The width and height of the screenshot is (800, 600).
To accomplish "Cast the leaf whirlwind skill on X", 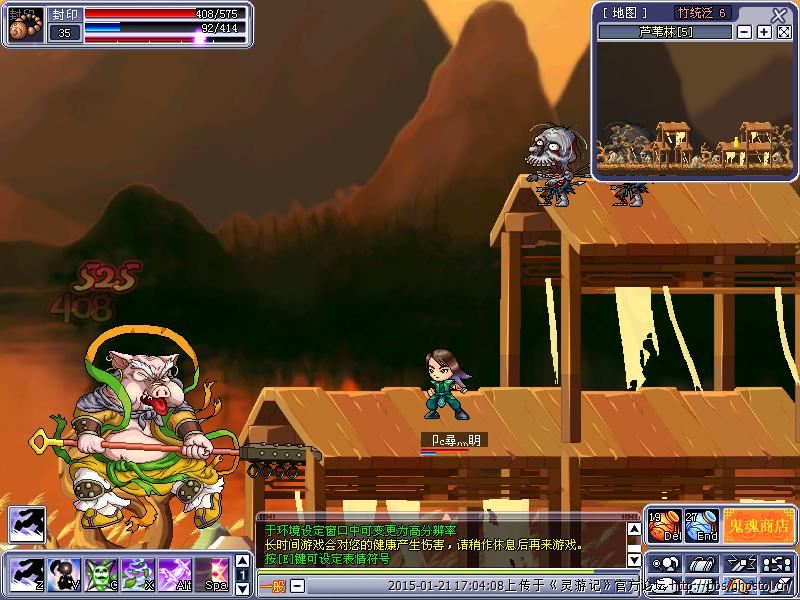I will click(x=138, y=574).
